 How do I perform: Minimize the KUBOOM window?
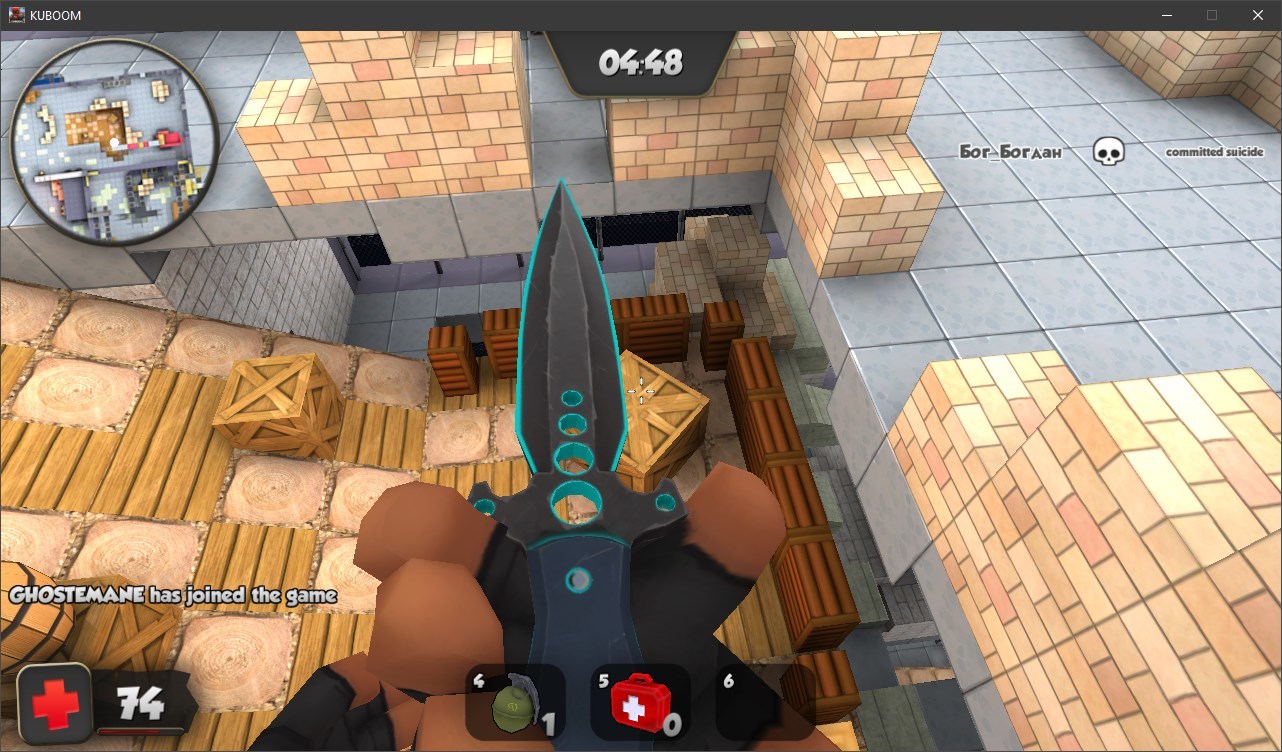(x=1166, y=15)
